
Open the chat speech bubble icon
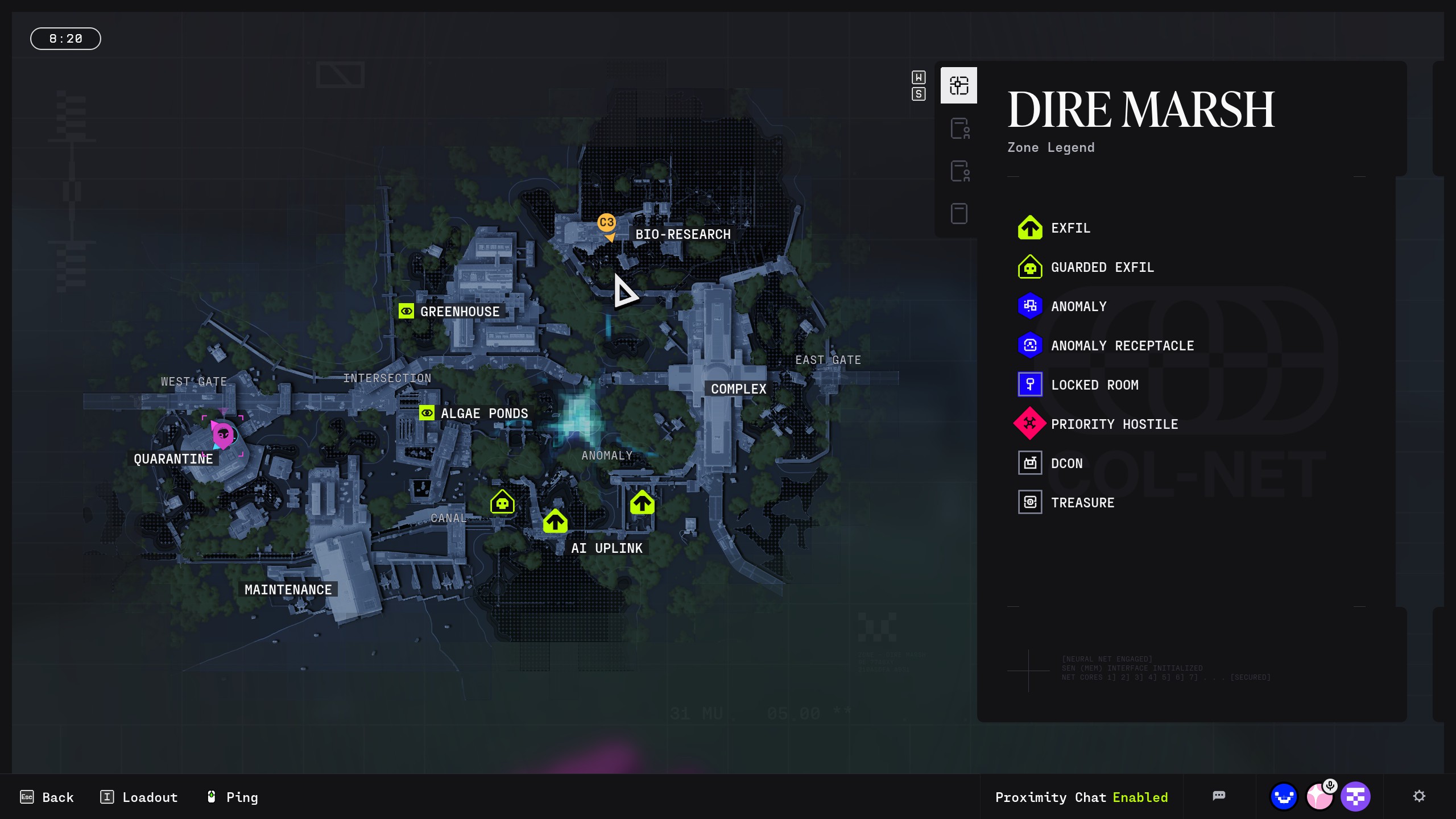coord(1218,796)
